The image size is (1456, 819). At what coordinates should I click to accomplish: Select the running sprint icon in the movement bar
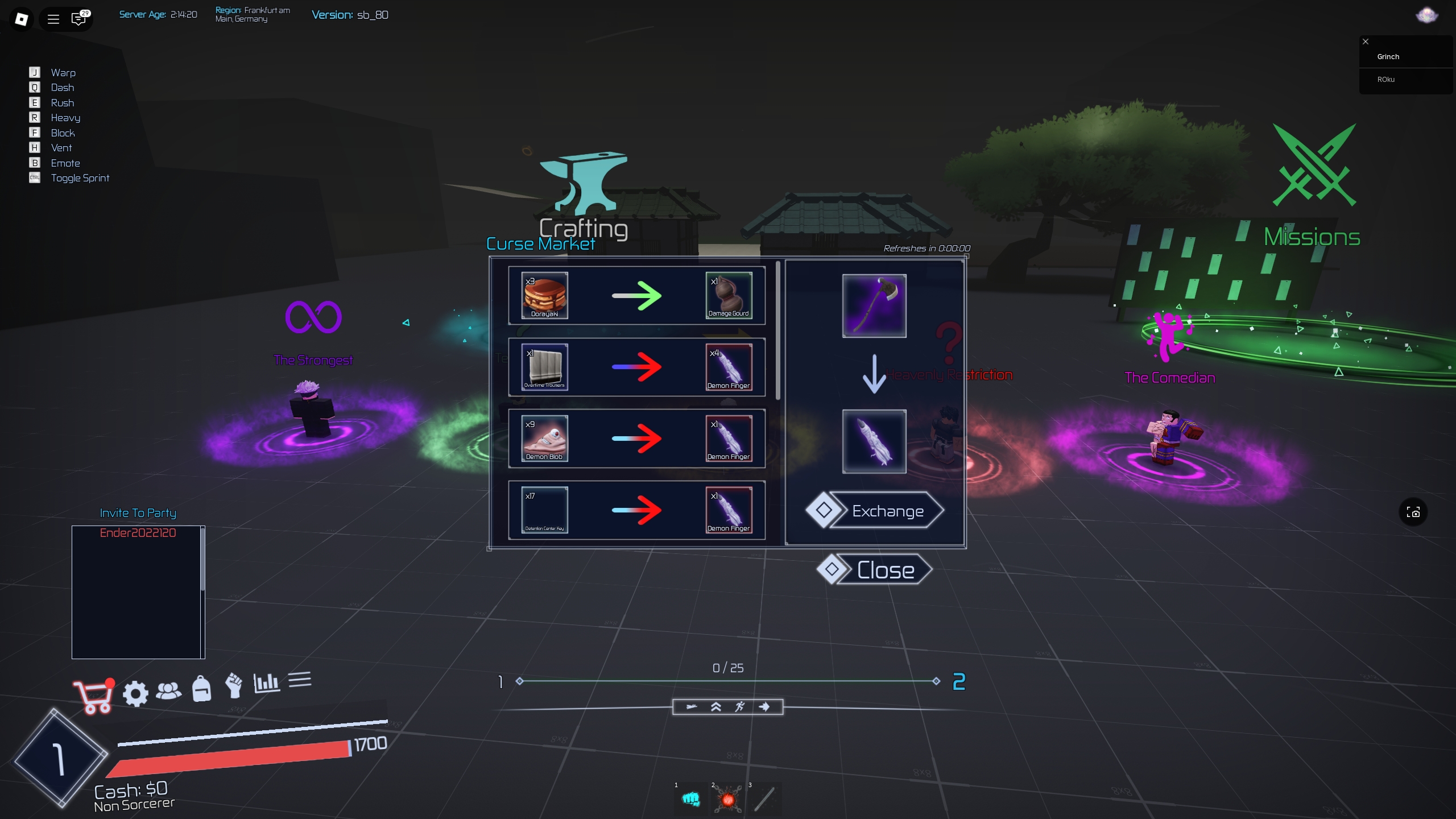pos(740,706)
